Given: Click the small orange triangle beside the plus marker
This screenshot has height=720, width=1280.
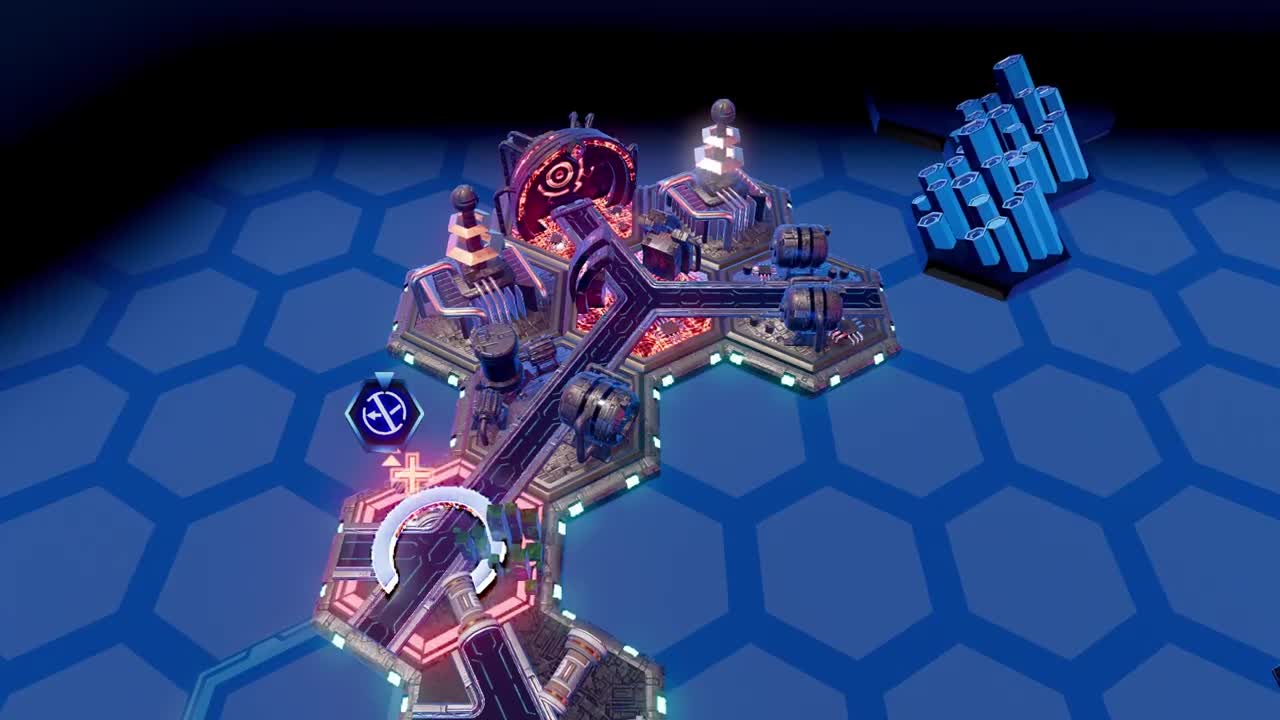Looking at the screenshot, I should point(390,459).
